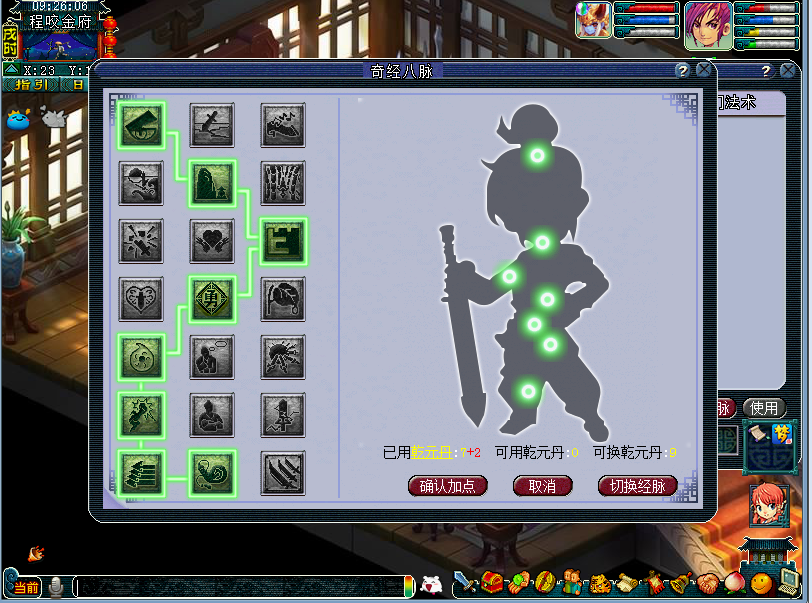Click the golden bell toolbar icon
The height and width of the screenshot is (603, 812).
pos(683,582)
